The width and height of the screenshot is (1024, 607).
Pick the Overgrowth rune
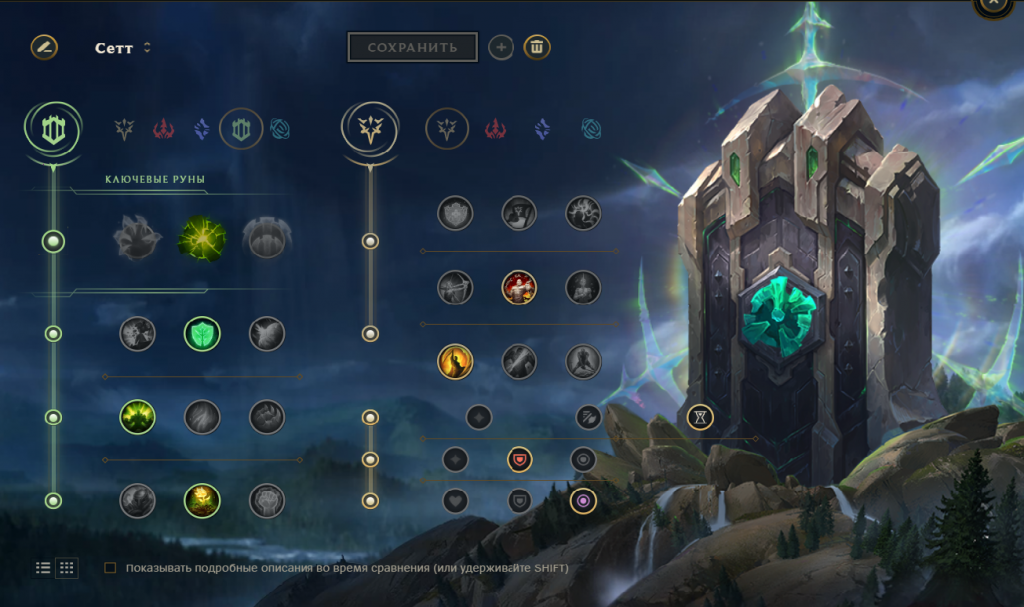[137, 500]
